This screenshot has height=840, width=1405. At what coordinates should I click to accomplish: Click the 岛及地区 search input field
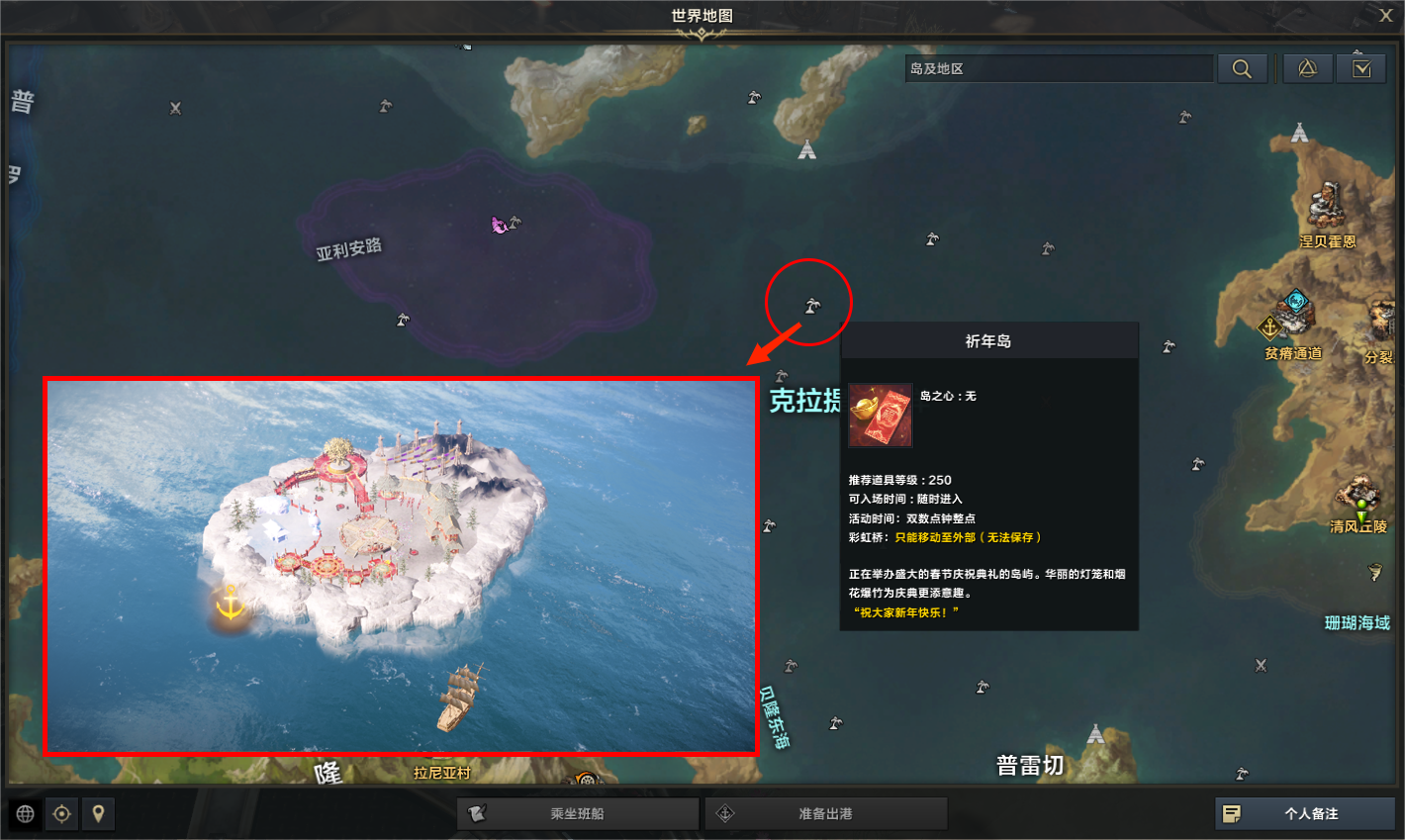pyautogui.click(x=1059, y=67)
